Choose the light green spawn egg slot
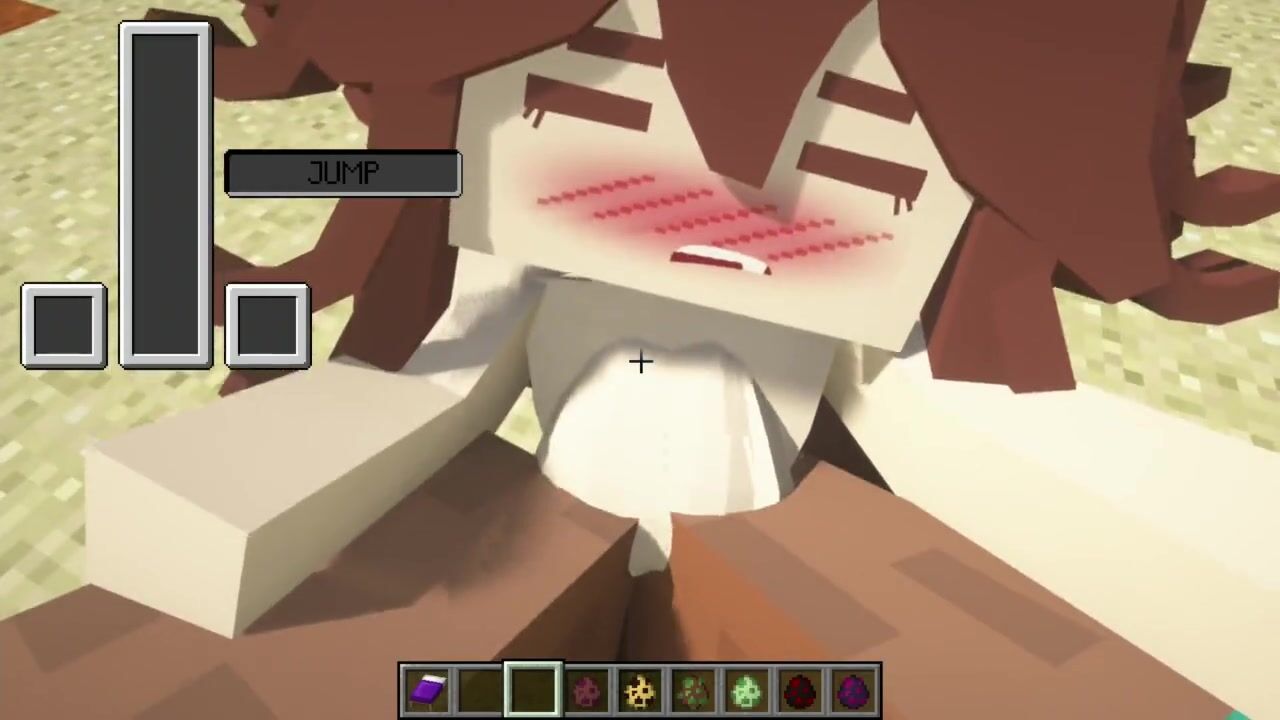The height and width of the screenshot is (720, 1280). click(x=746, y=690)
